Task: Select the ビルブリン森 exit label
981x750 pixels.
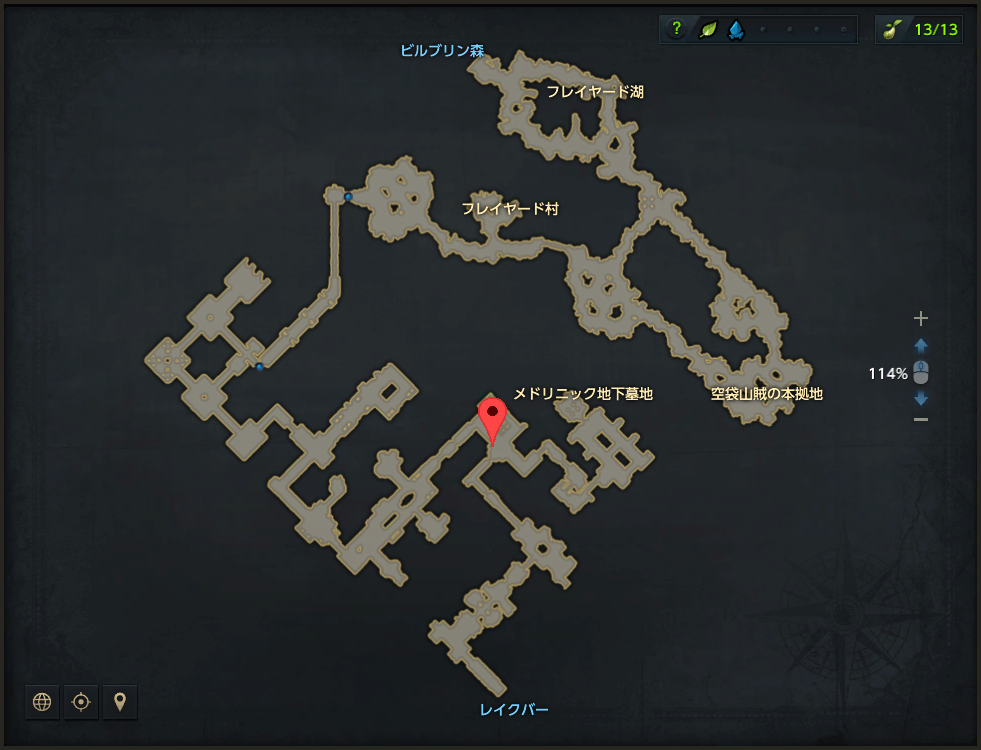Action: click(441, 51)
